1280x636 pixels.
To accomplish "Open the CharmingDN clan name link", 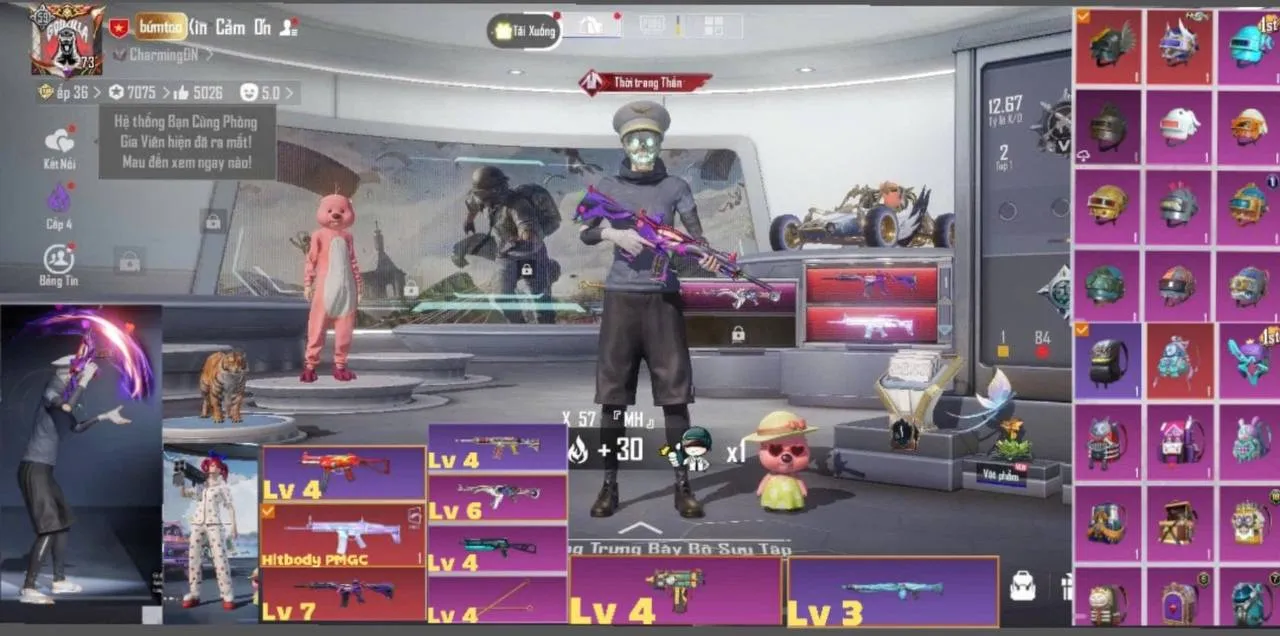I will pos(163,55).
